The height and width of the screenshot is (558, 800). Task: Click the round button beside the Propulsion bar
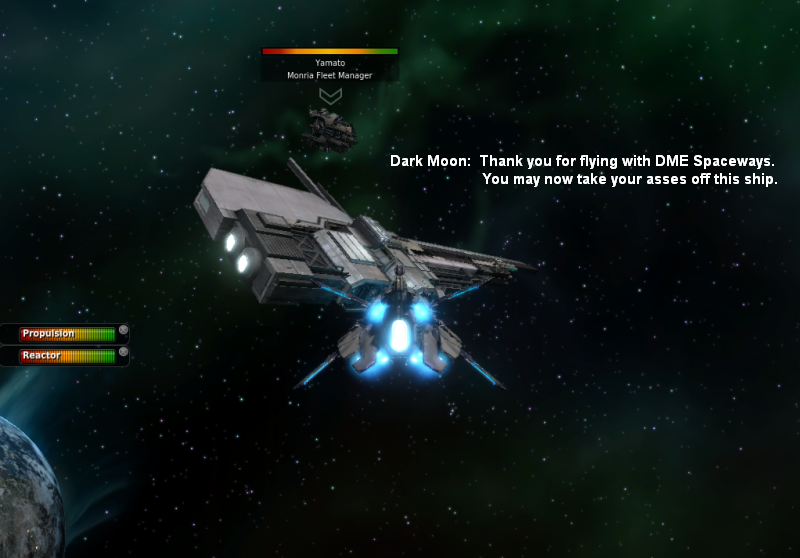(x=123, y=330)
